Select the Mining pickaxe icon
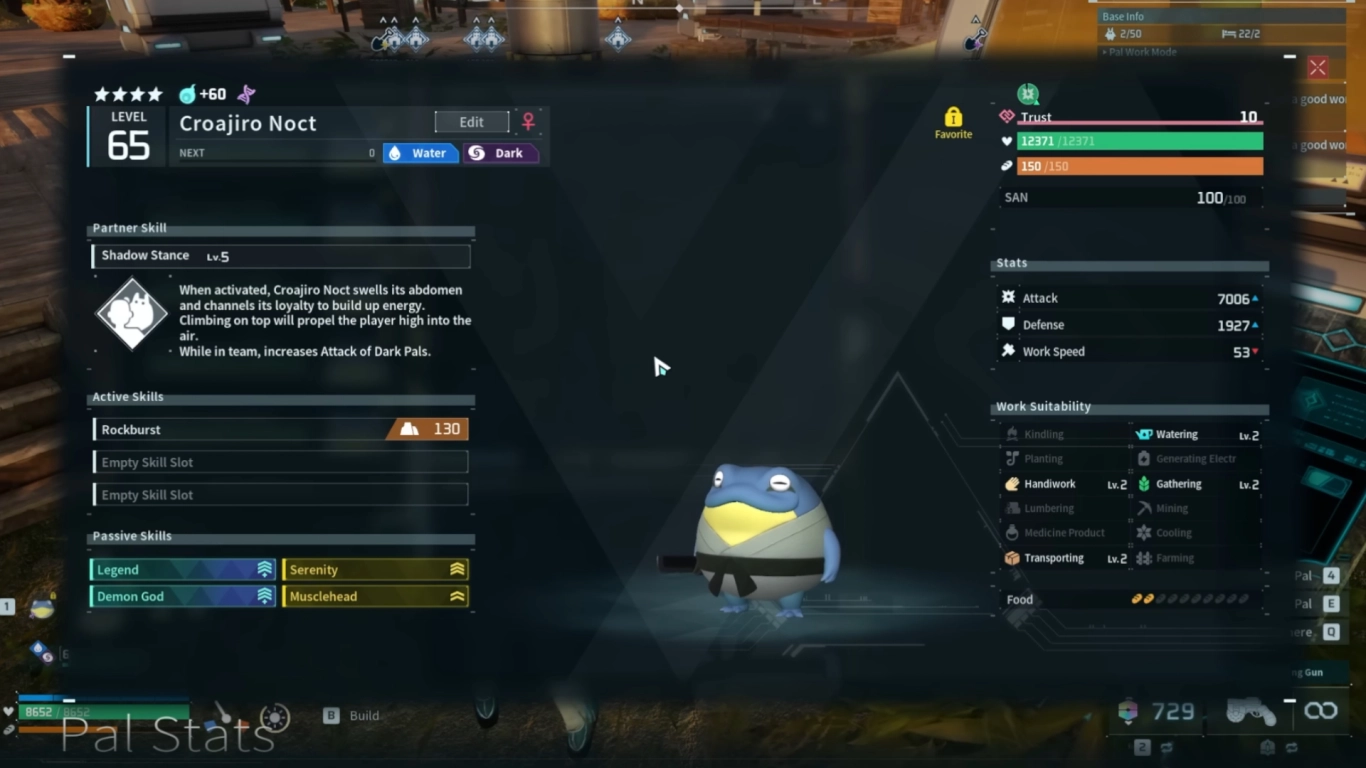1366x768 pixels. point(1146,508)
